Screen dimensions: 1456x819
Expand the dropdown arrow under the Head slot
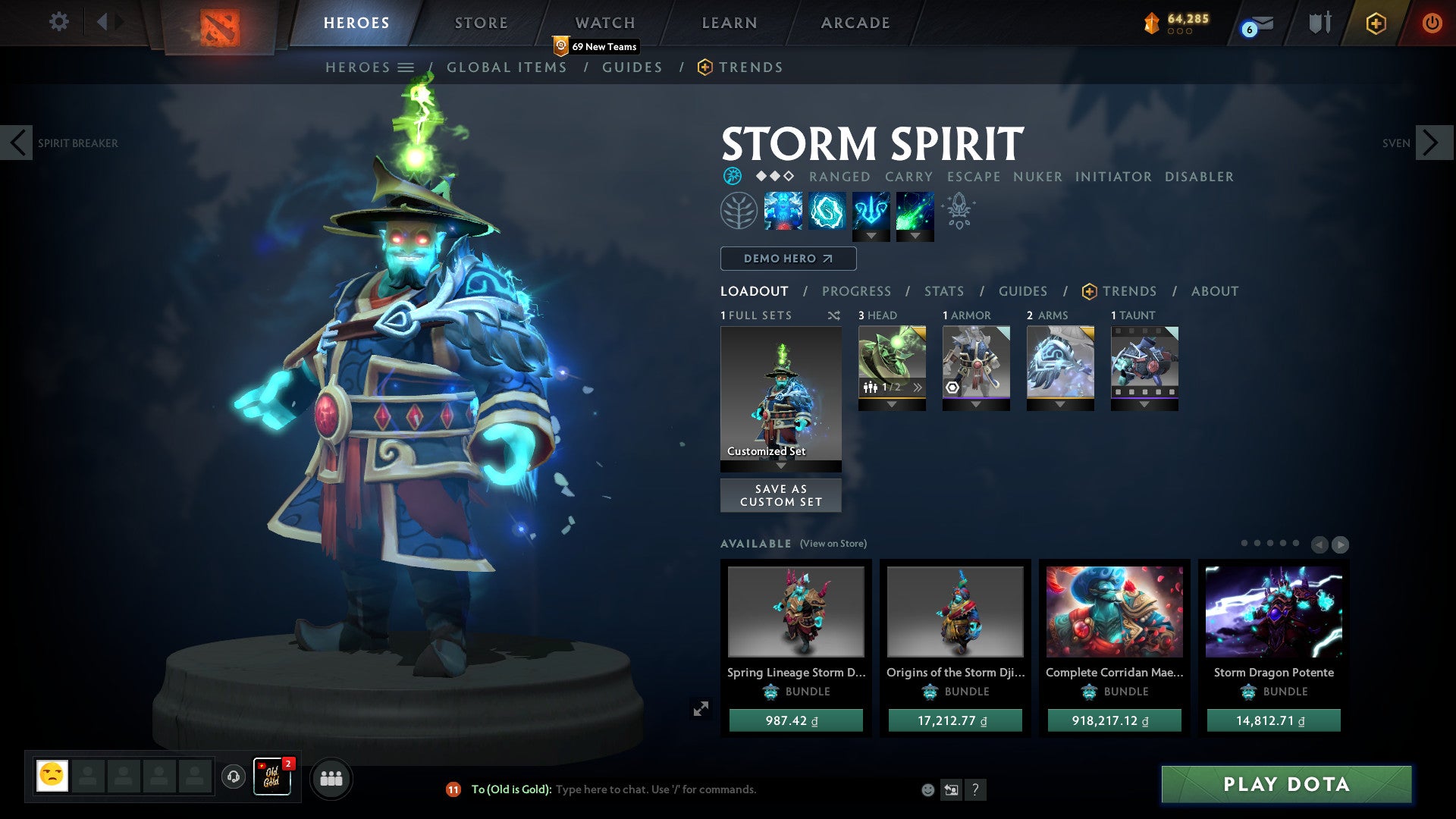(x=892, y=404)
